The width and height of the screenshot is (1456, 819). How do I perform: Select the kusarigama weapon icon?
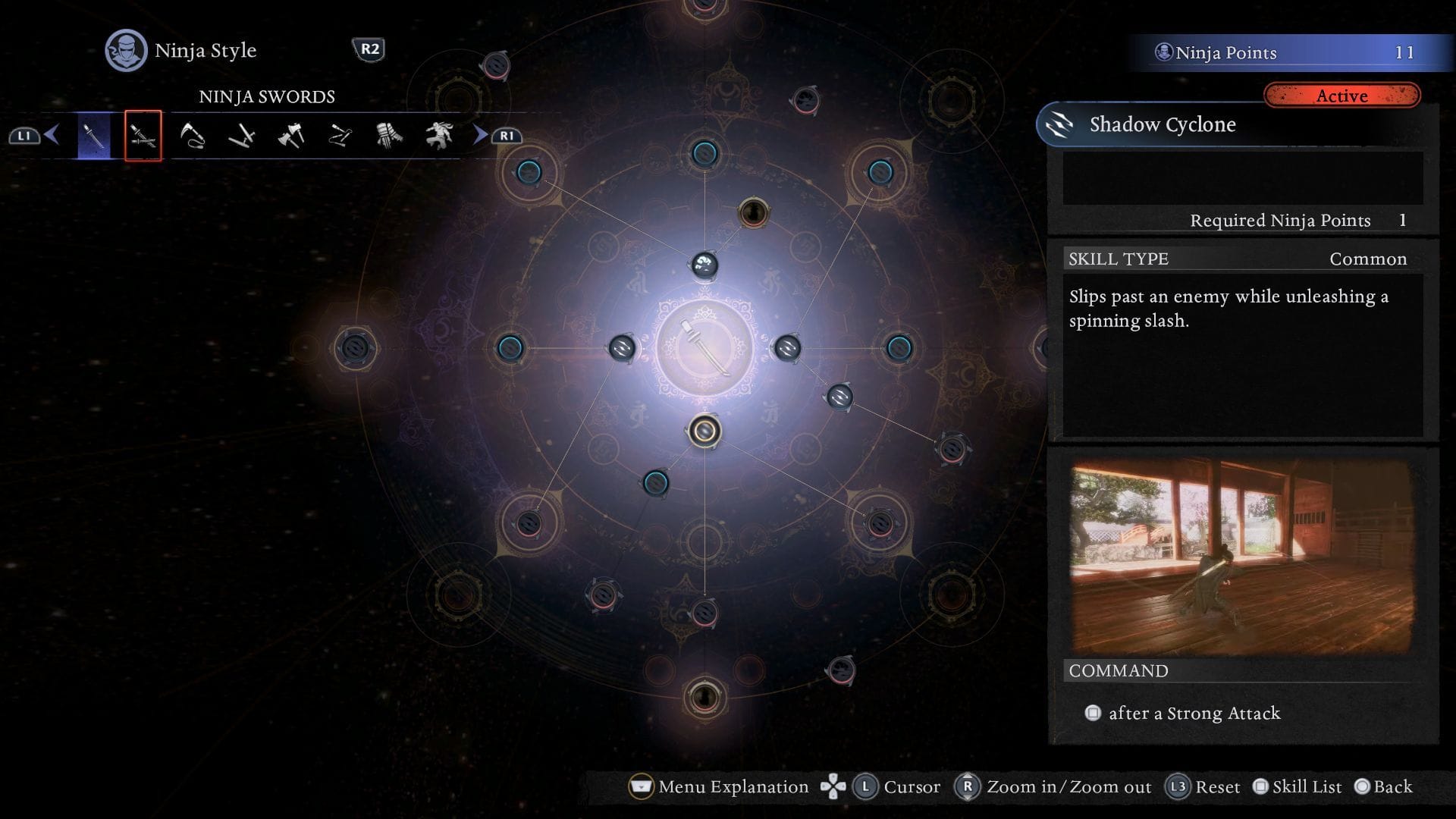pos(192,135)
